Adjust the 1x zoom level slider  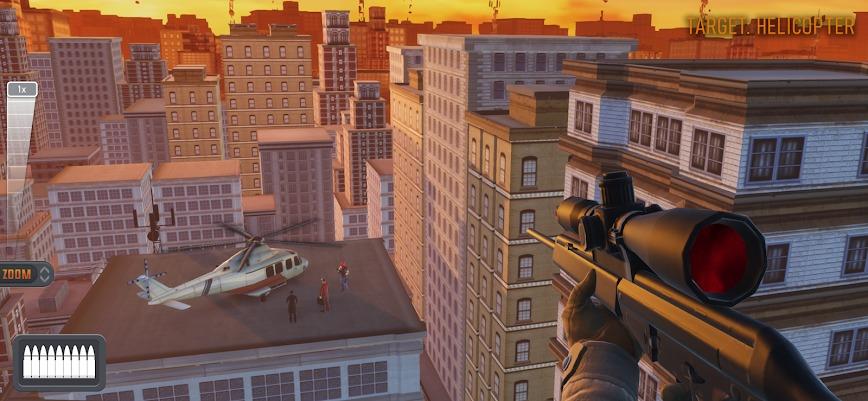coord(22,90)
